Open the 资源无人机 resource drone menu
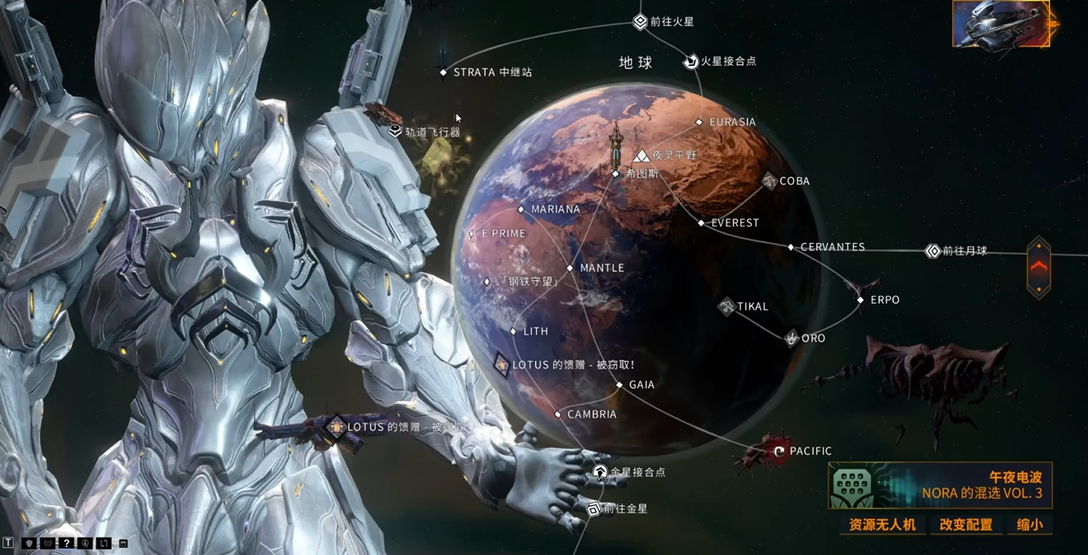The width and height of the screenshot is (1088, 555). pyautogui.click(x=881, y=525)
